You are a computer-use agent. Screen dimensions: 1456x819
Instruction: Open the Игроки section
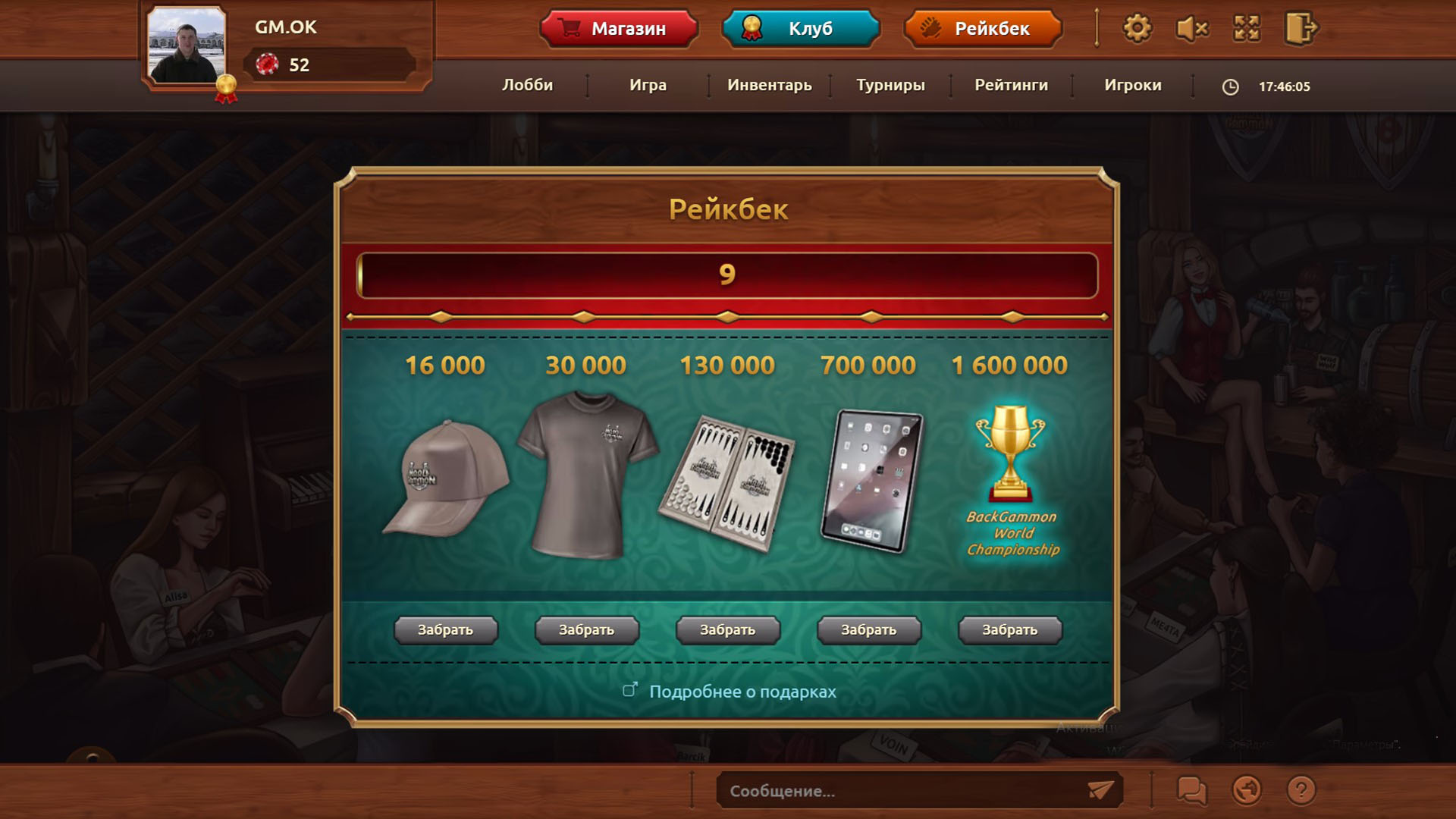click(1132, 86)
